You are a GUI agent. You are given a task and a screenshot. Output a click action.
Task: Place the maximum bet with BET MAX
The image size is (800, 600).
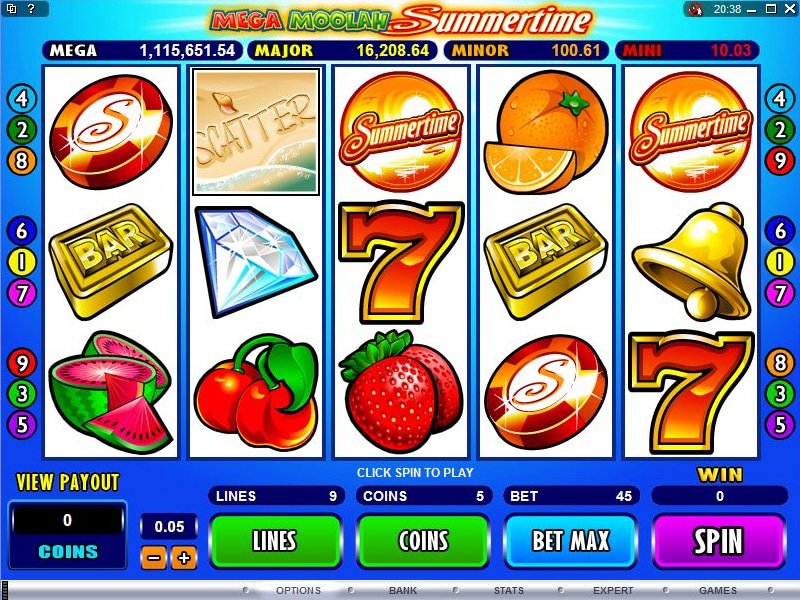pyautogui.click(x=570, y=541)
